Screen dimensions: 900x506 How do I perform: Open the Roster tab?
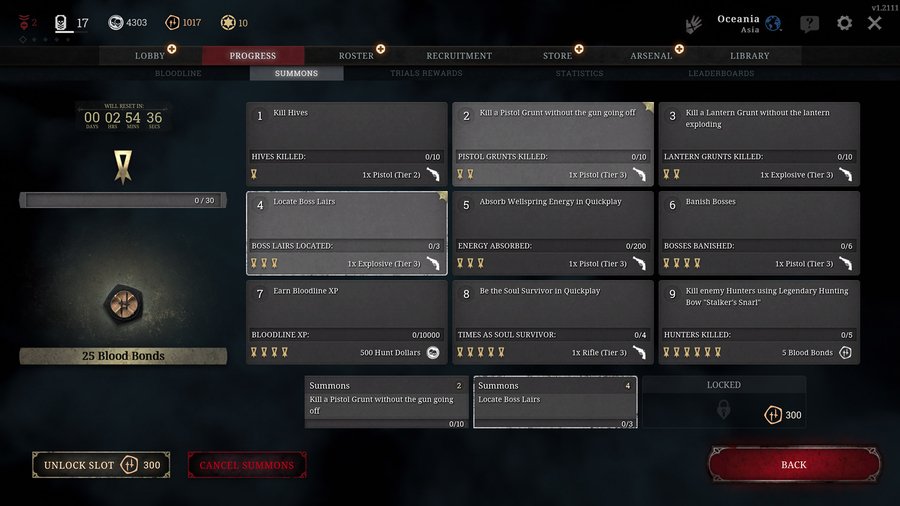(356, 56)
